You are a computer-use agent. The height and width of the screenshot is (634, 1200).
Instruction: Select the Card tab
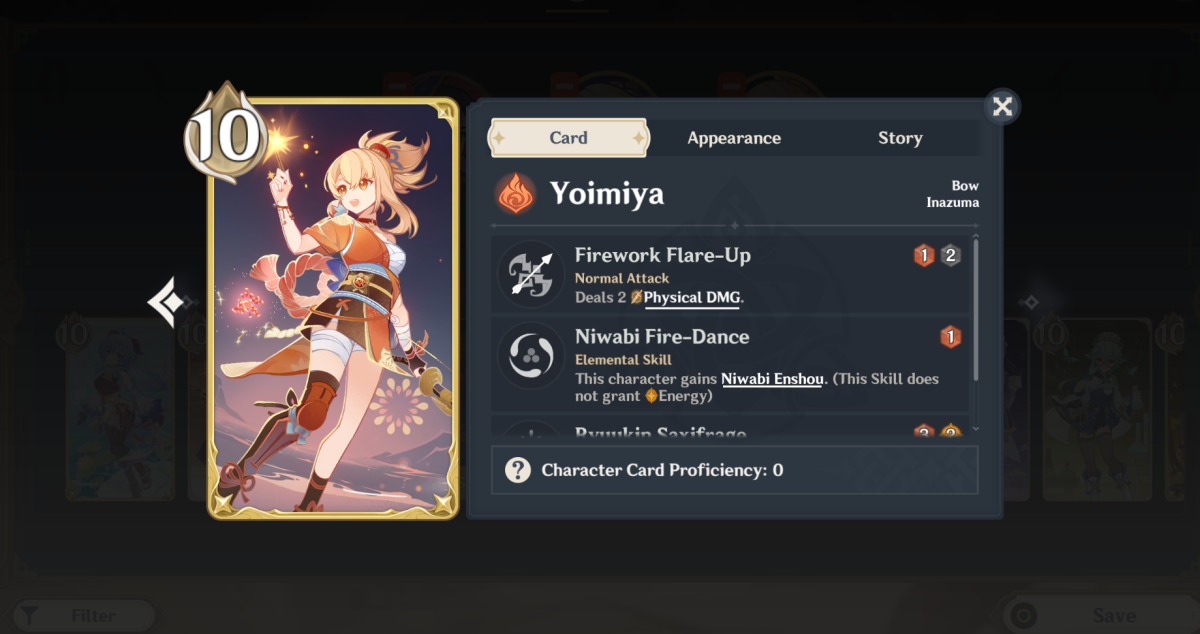pyautogui.click(x=568, y=138)
